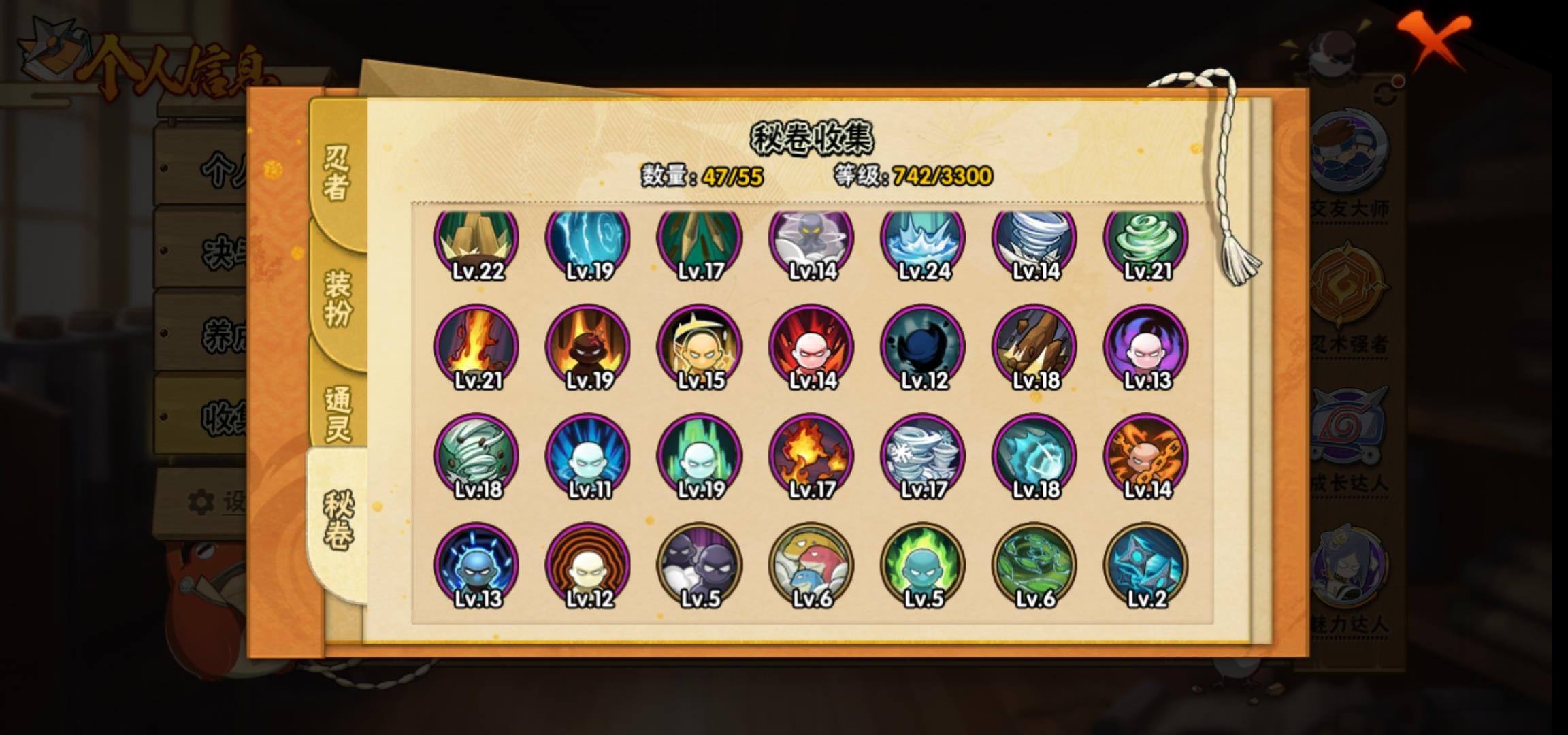Choose the Lv.6 toad summoning scroll

811,565
